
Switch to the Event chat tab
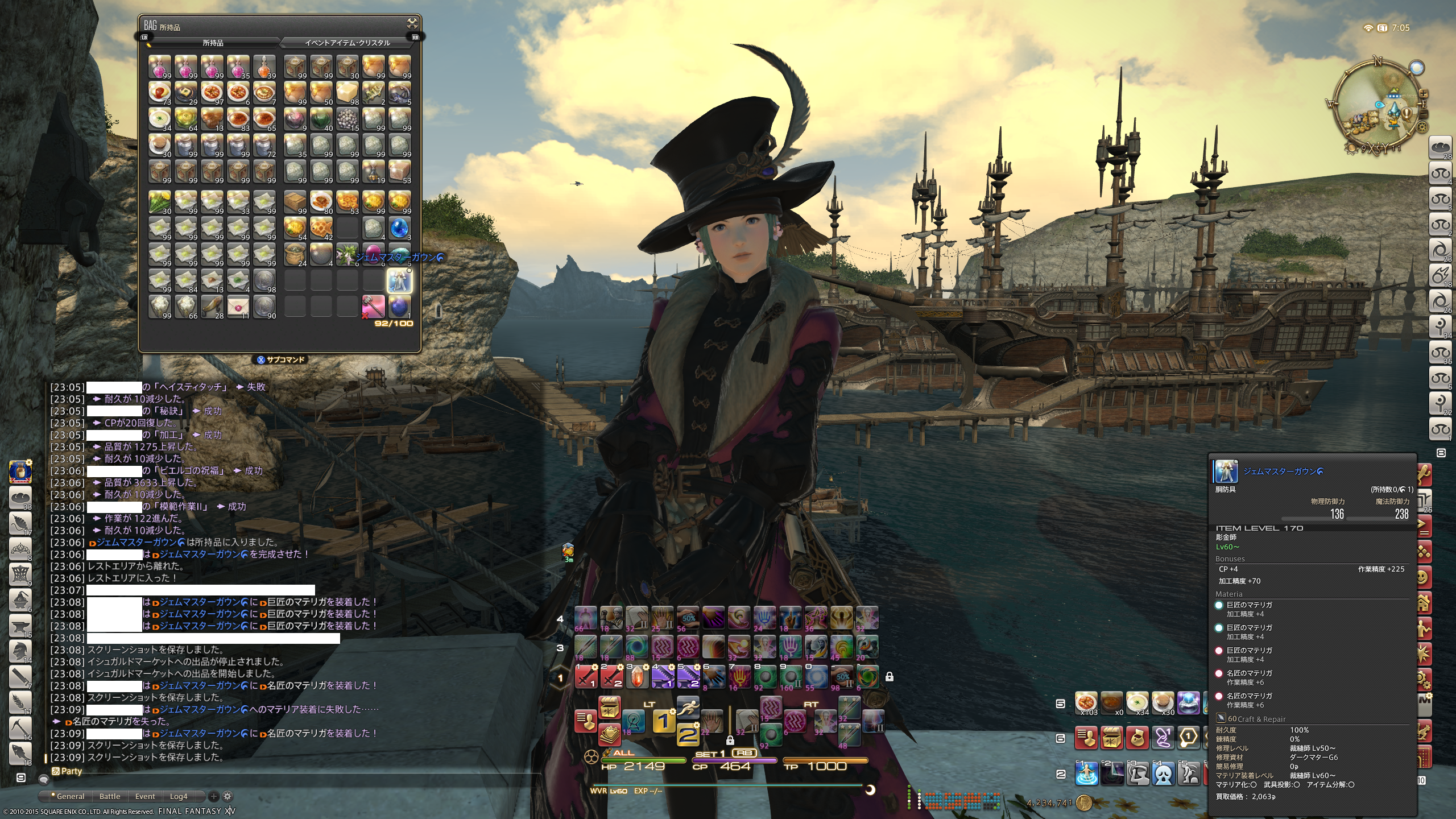pos(145,796)
